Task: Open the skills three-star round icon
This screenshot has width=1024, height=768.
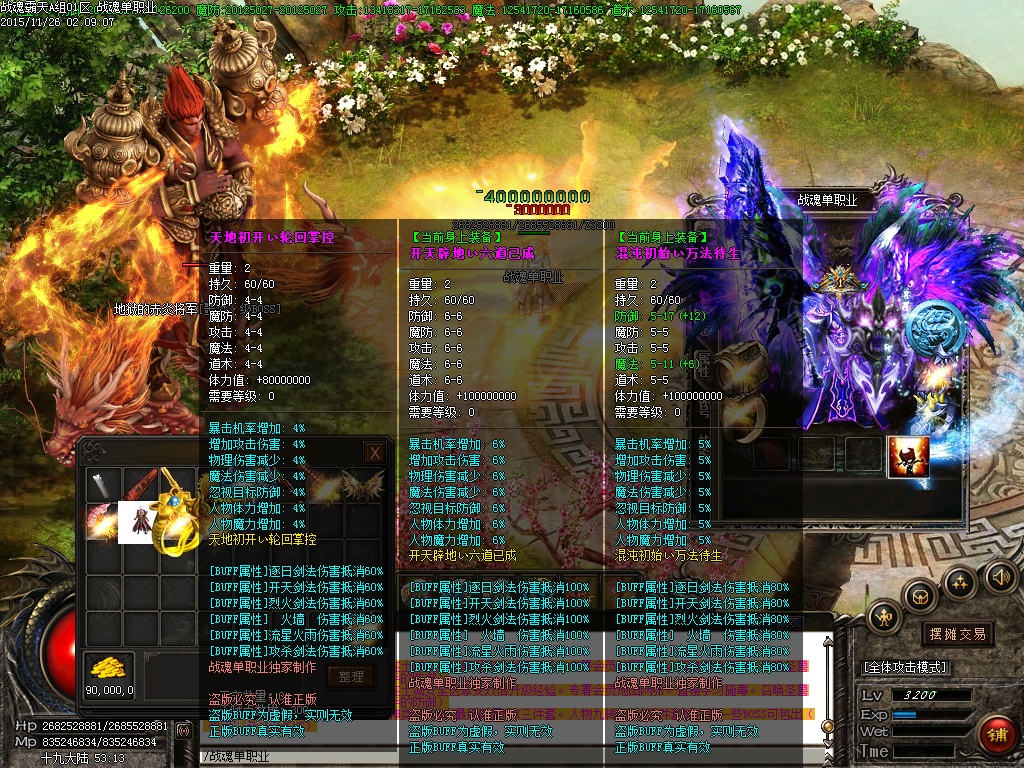Action: (x=959, y=582)
